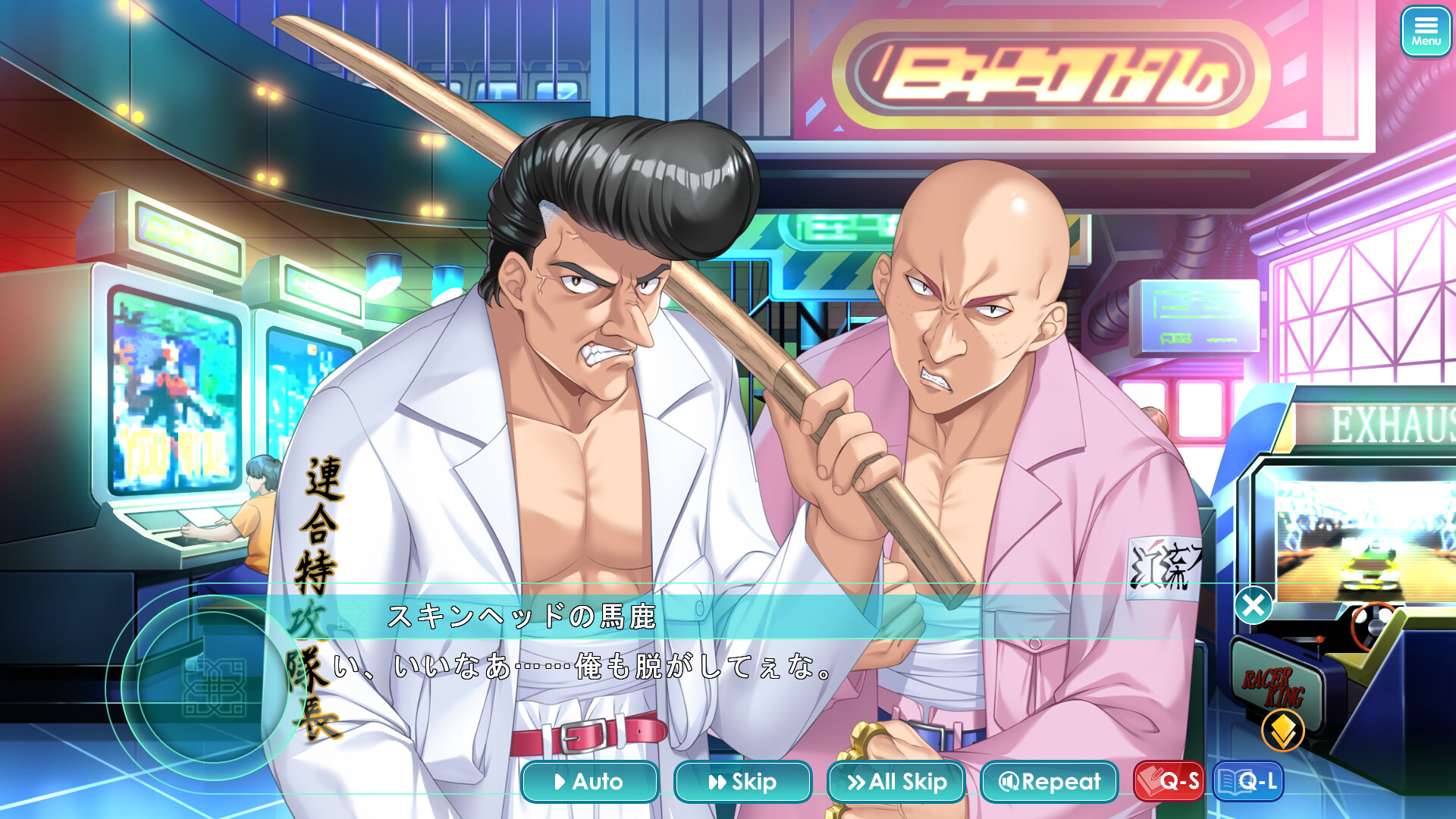This screenshot has width=1456, height=819.
Task: Quick save with Q-S button
Action: 1169,781
